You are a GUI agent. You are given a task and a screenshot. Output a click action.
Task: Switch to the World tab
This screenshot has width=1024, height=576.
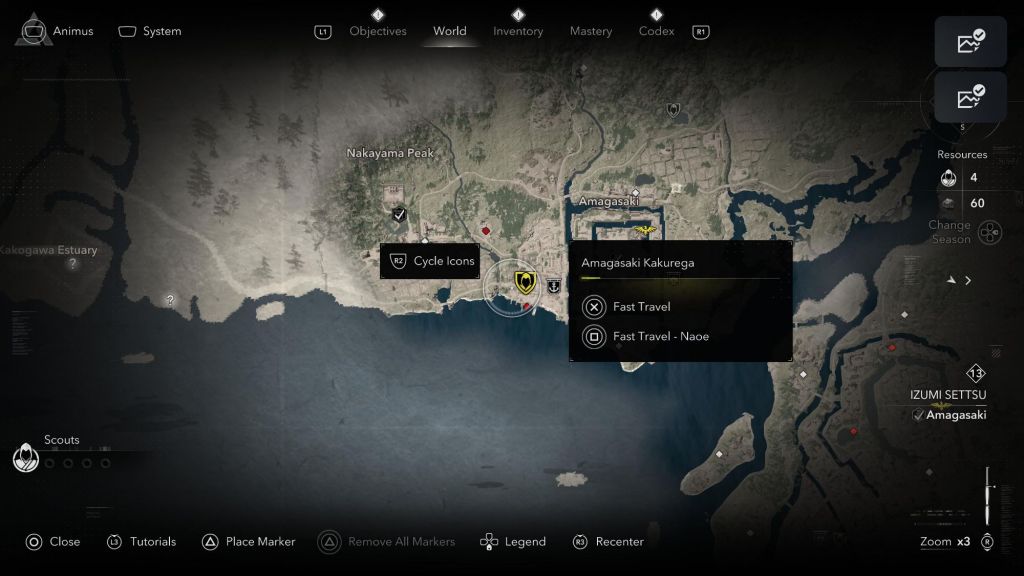pyautogui.click(x=449, y=31)
